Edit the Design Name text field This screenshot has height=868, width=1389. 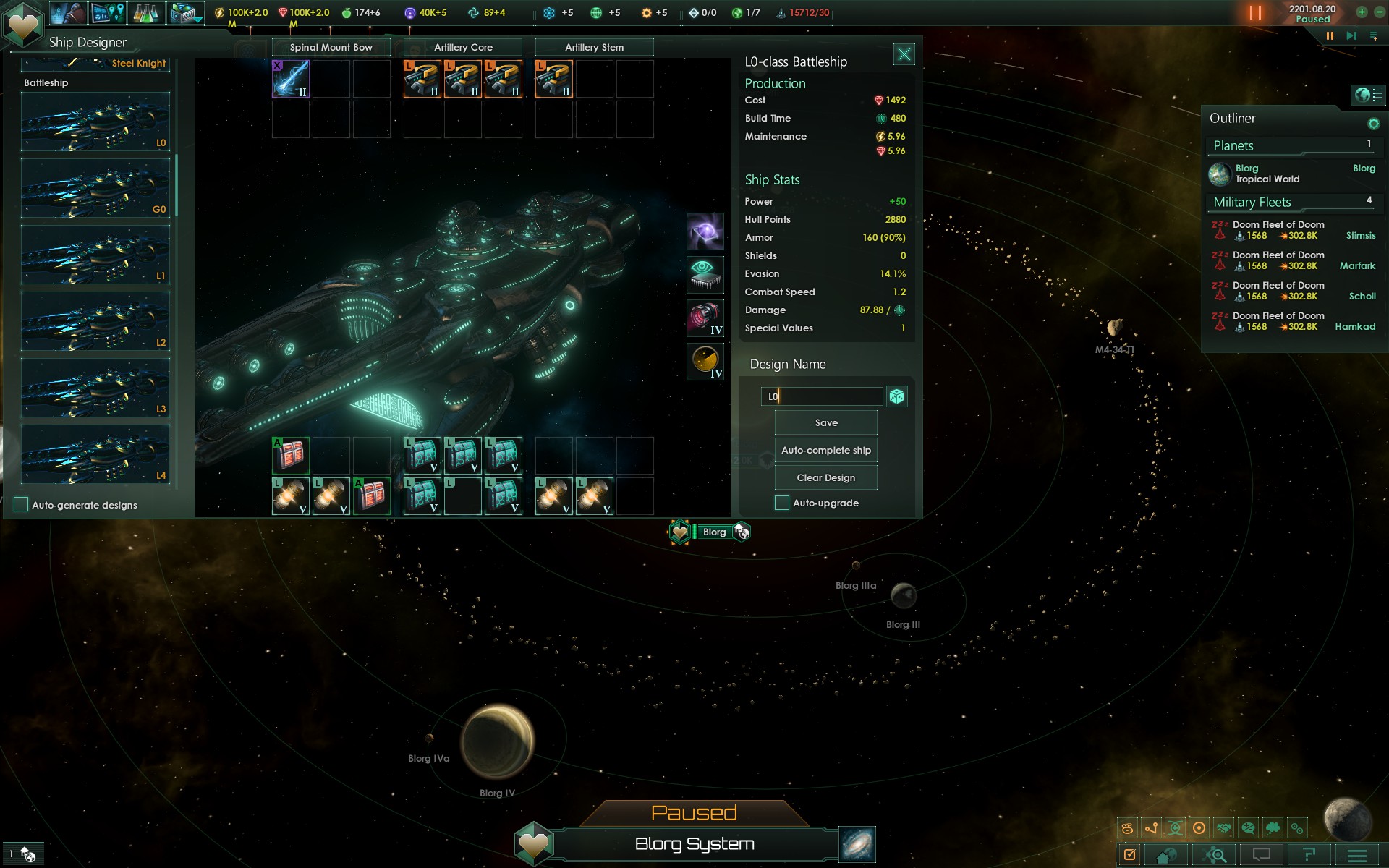click(x=821, y=396)
